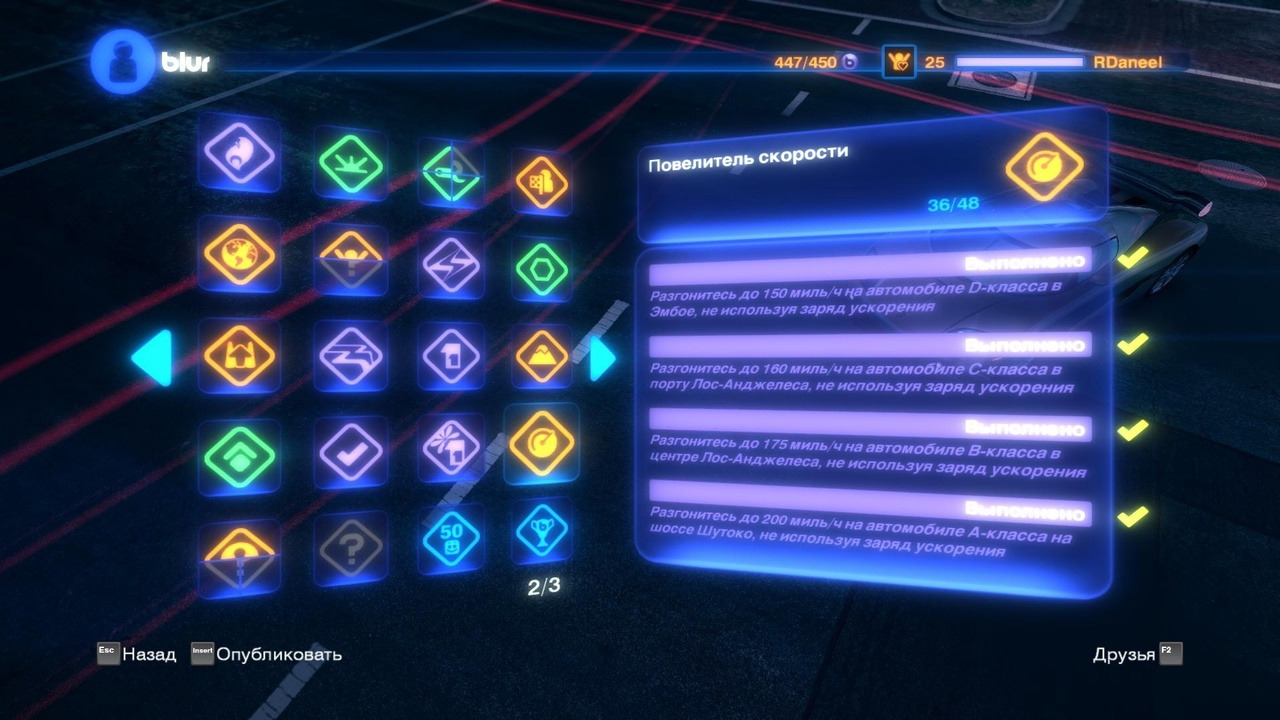This screenshot has height=720, width=1280.
Task: Open the blur player profile icon
Action: point(121,62)
